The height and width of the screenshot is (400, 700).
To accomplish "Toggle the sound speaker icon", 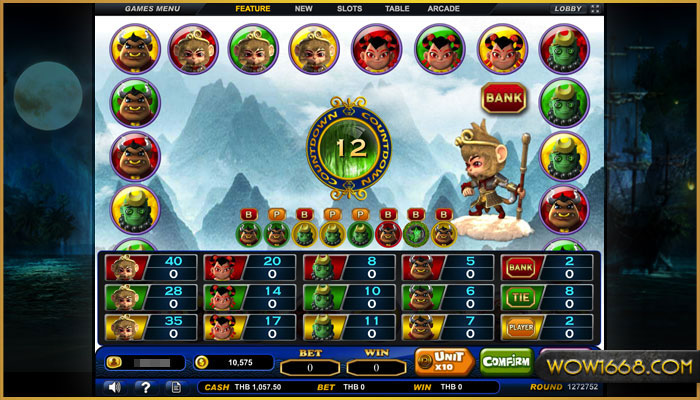I will coord(114,387).
